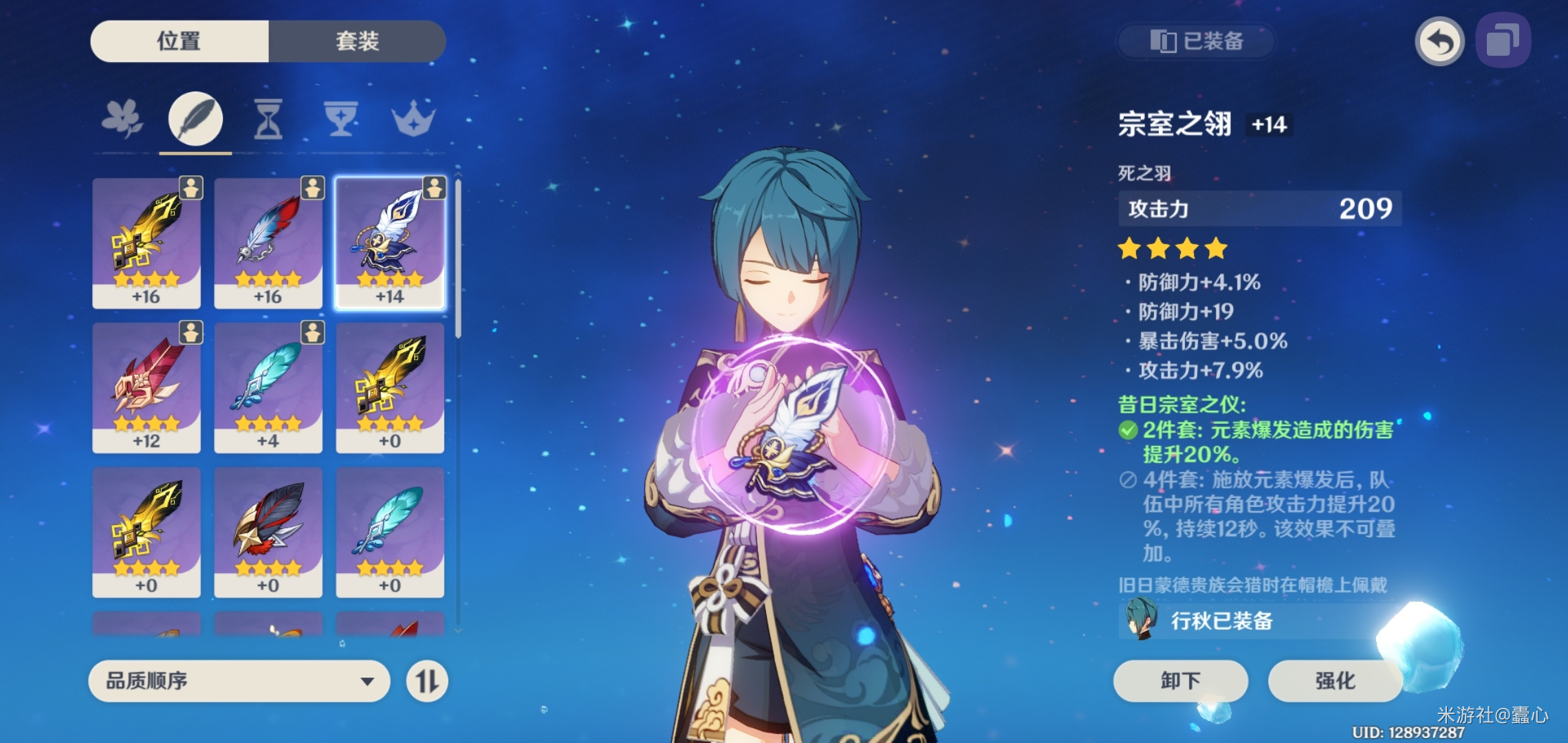Pick the crimson feather +12 artifact
Screen dimensions: 1568x743
click(x=146, y=387)
